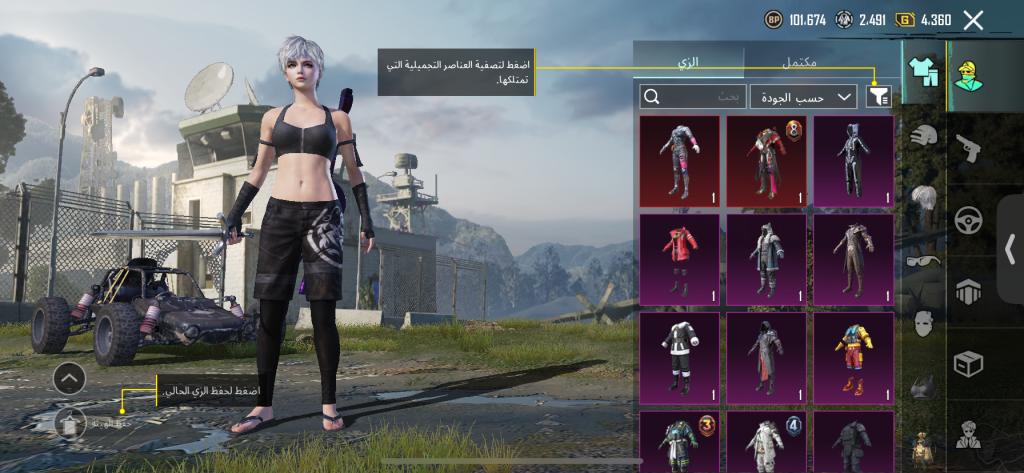Select the red jacket outfit
Image resolution: width=1024 pixels, height=473 pixels.
[x=680, y=259]
